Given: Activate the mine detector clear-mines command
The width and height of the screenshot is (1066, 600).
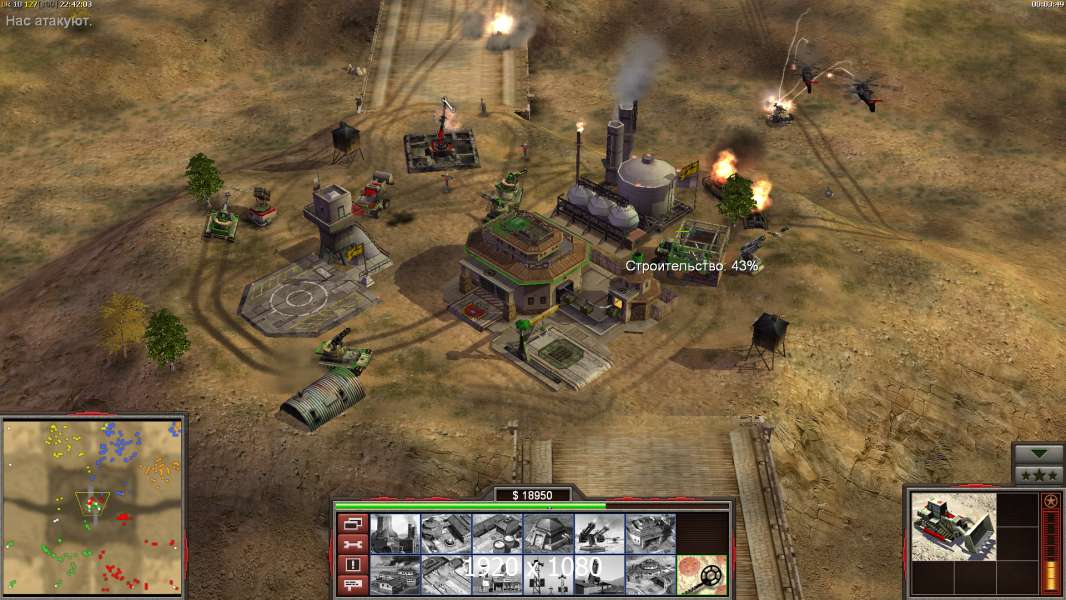Looking at the screenshot, I should click(701, 575).
